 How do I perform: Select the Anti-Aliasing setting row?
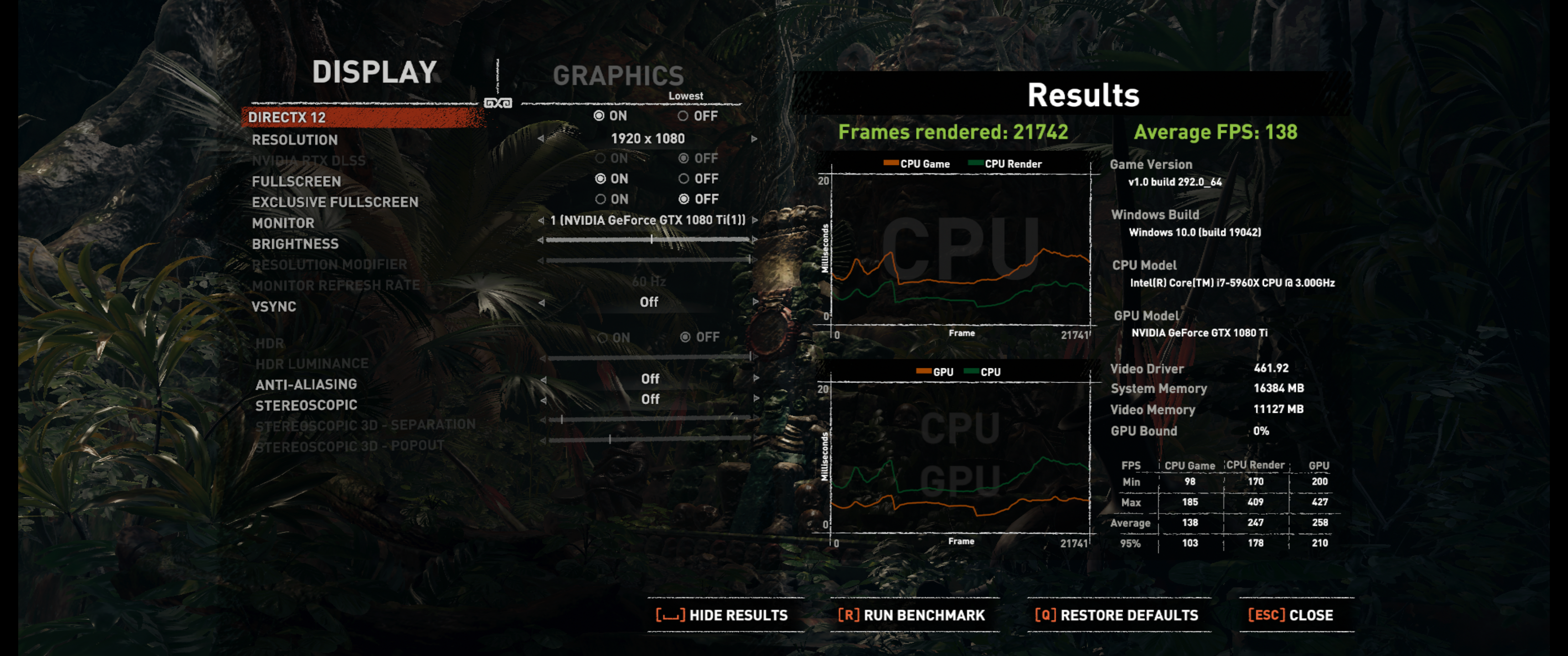pyautogui.click(x=306, y=384)
